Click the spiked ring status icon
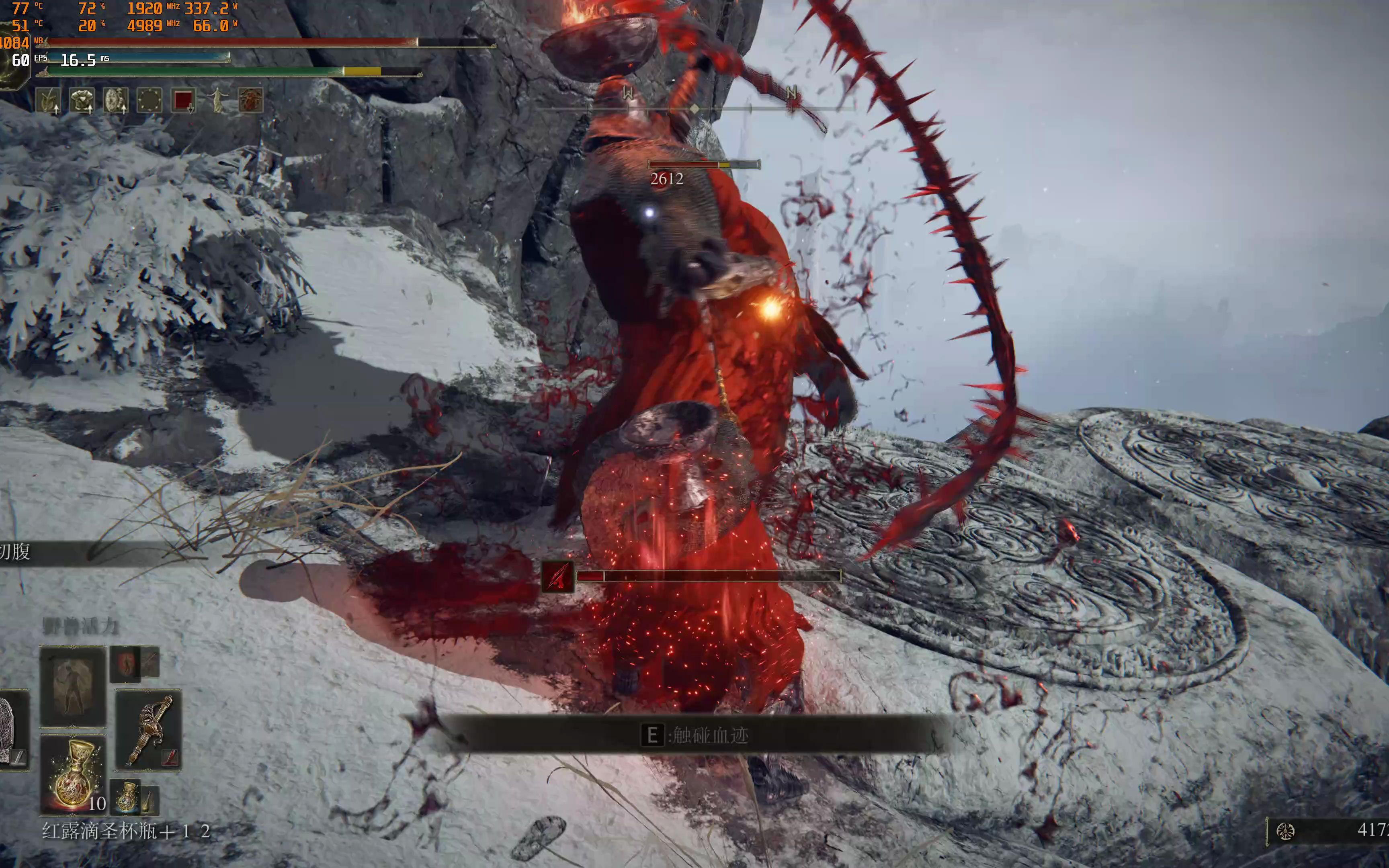This screenshot has width=1389, height=868. 149,100
